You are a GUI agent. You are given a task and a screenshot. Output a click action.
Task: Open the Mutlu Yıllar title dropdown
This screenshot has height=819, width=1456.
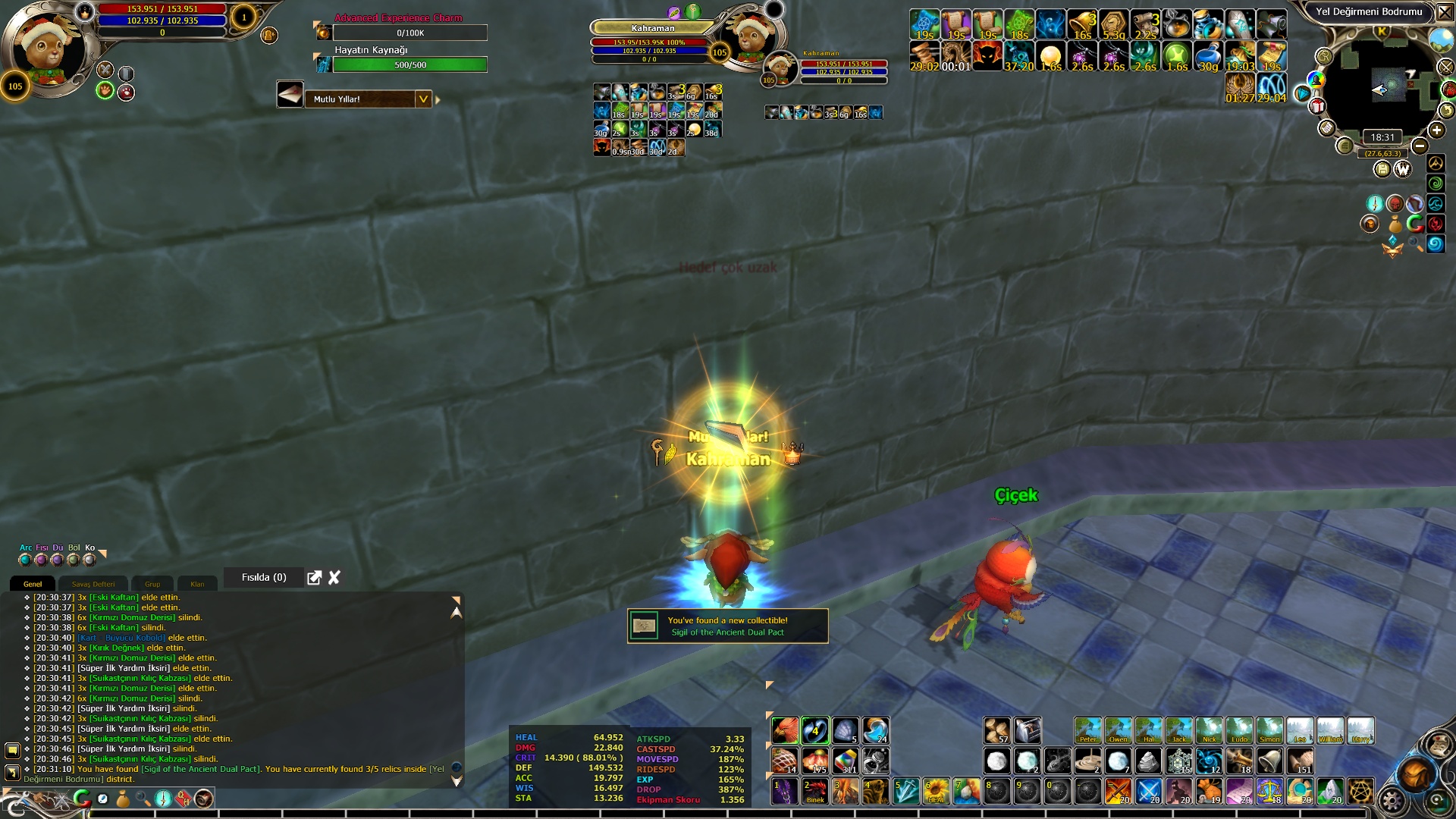(423, 99)
